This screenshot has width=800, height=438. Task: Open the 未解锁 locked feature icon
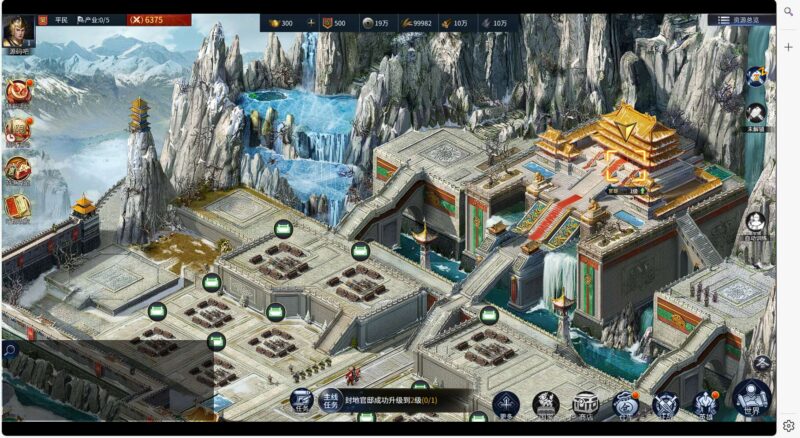[756, 114]
